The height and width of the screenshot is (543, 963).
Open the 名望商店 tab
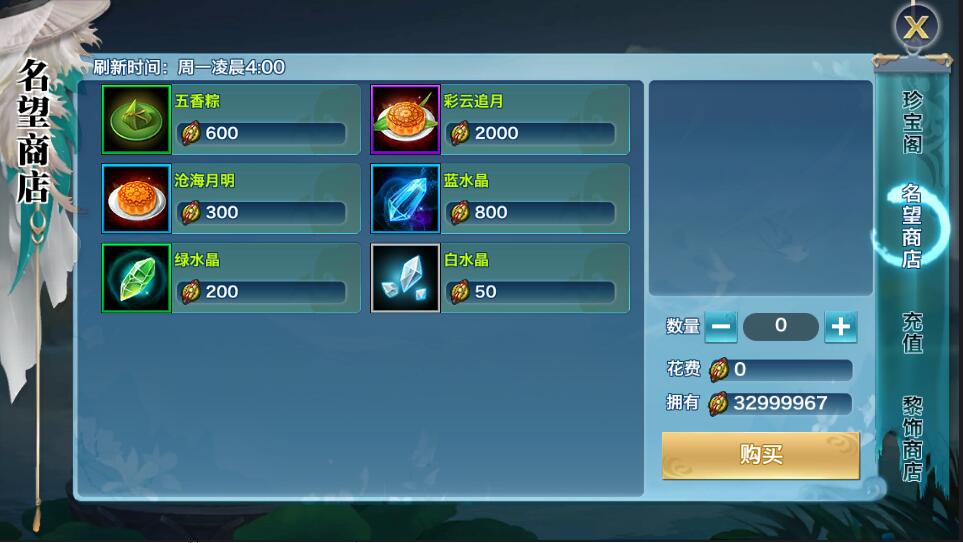912,226
